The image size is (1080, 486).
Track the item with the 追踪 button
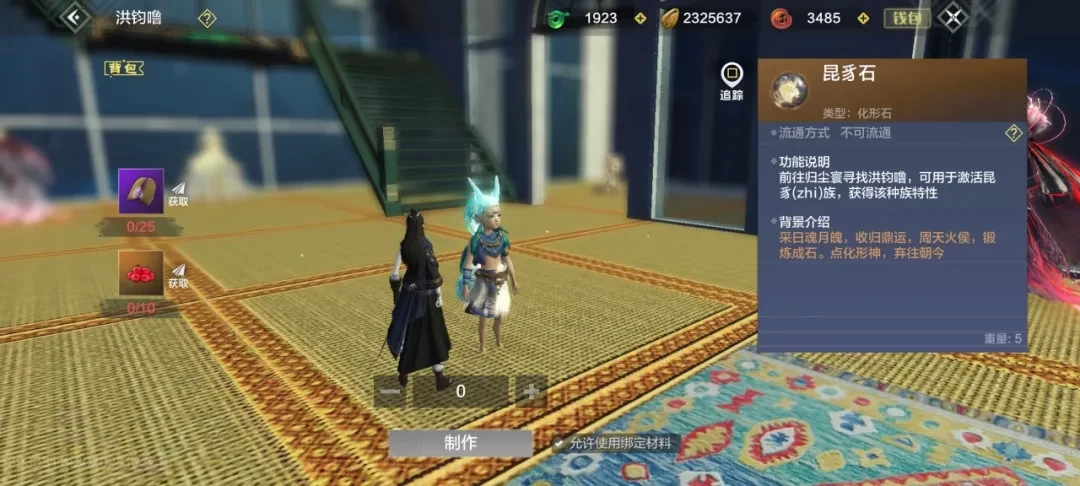tap(732, 82)
